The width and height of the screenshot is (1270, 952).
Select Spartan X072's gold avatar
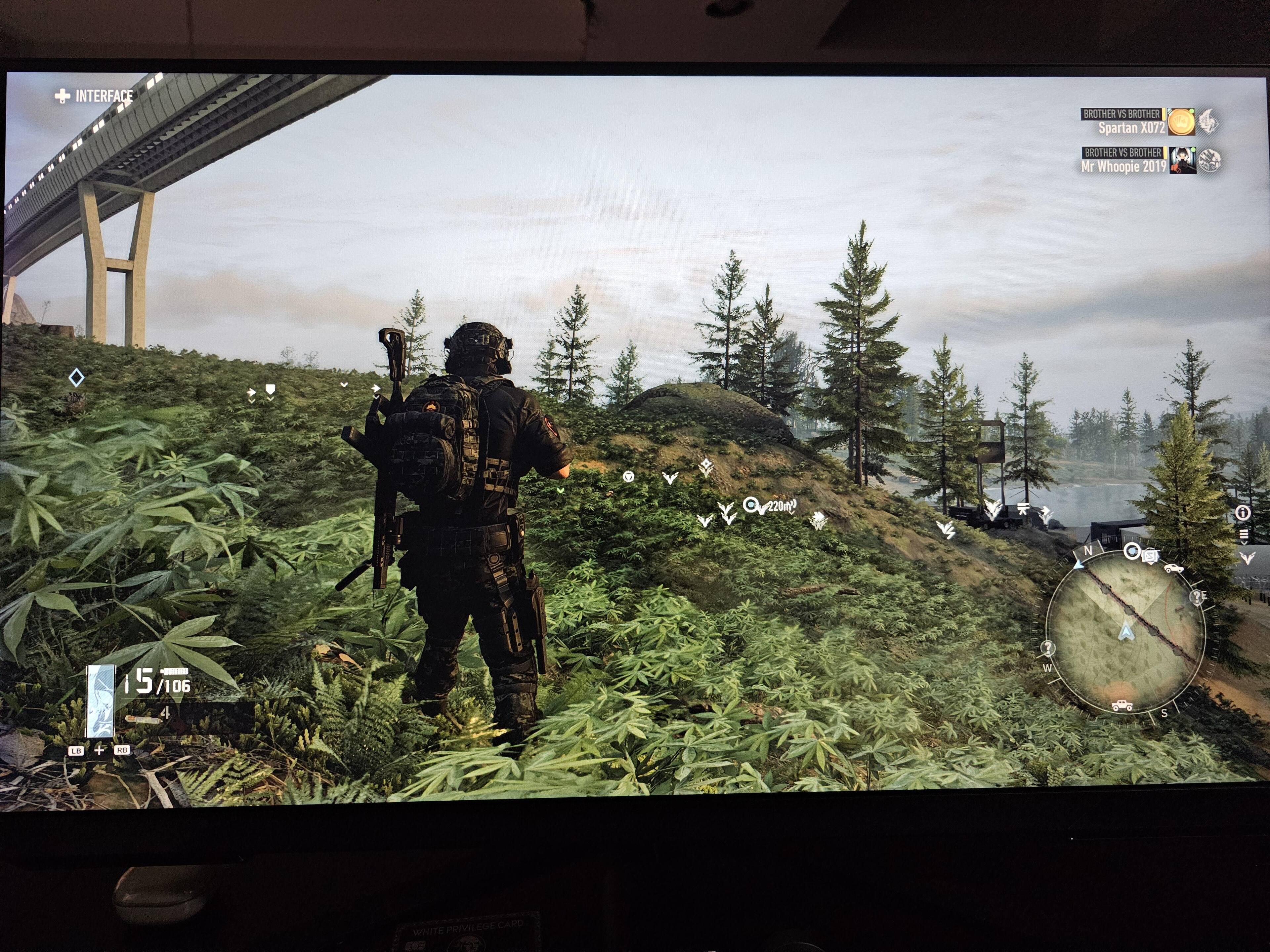click(1181, 122)
